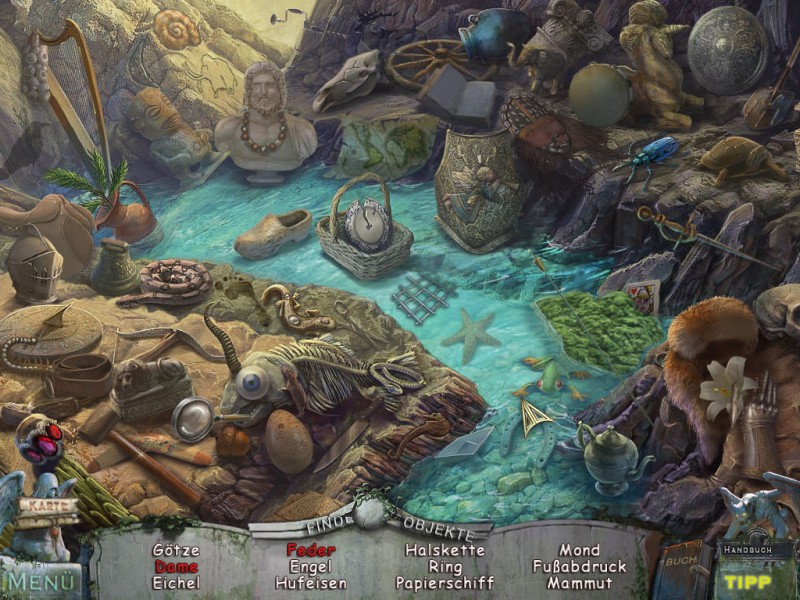Image resolution: width=800 pixels, height=600 pixels.
Task: Click the Hufeisen list entry
Action: point(311,582)
